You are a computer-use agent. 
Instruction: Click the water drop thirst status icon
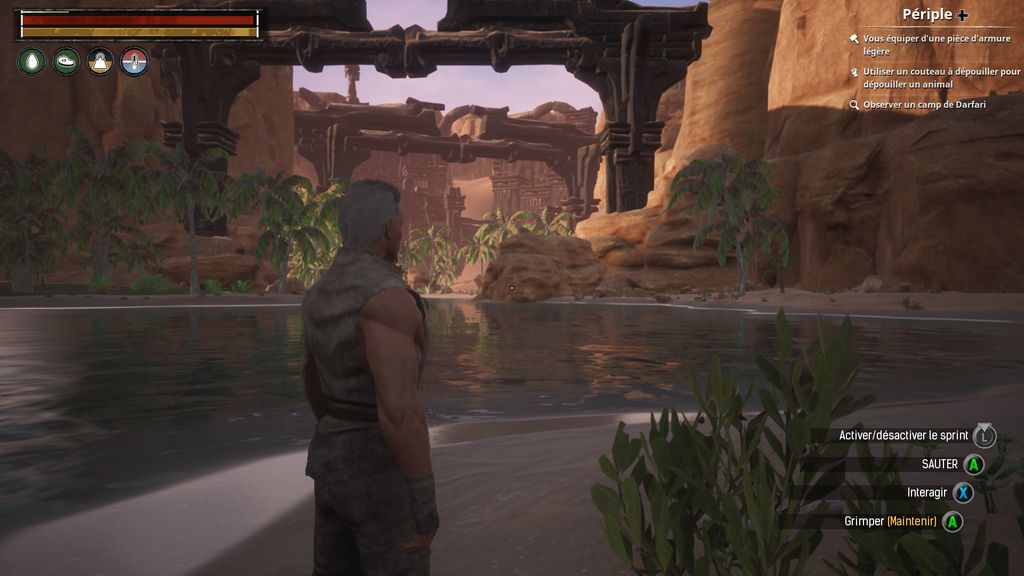click(32, 62)
